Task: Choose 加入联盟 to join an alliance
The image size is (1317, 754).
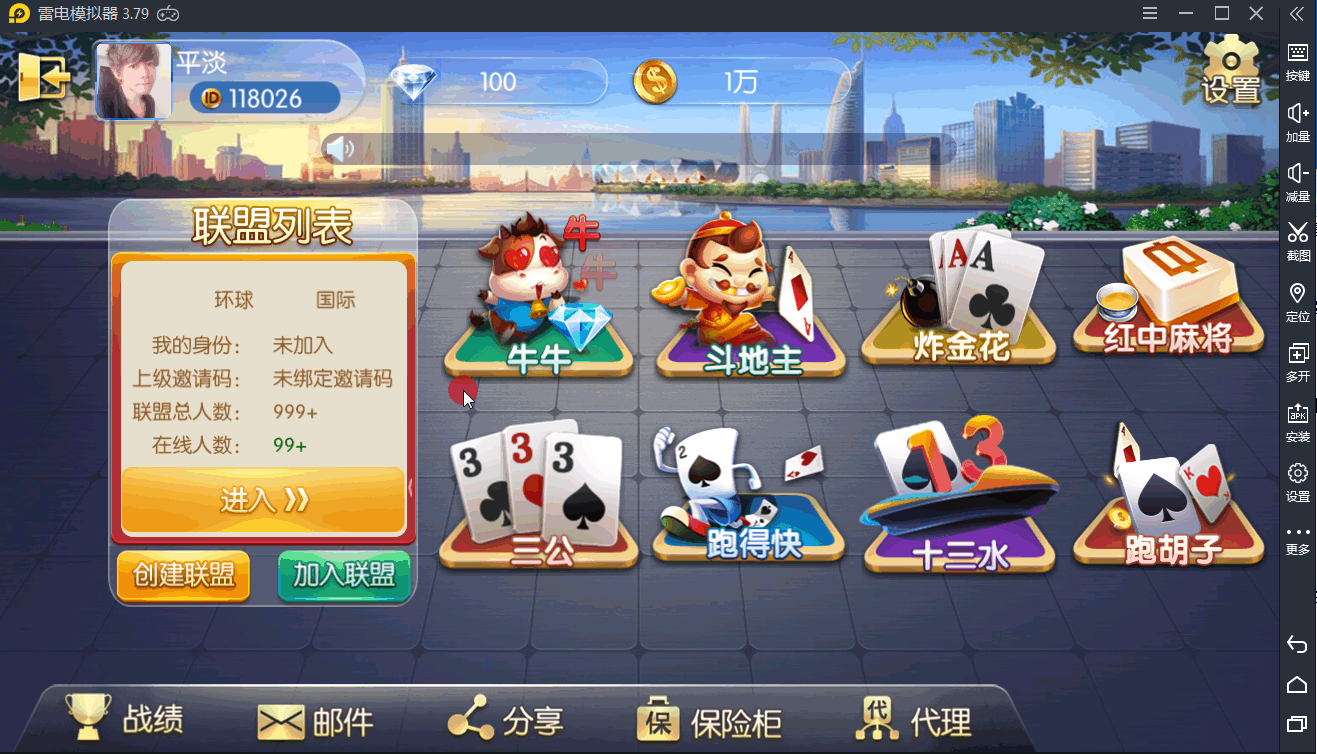Action: (x=344, y=576)
